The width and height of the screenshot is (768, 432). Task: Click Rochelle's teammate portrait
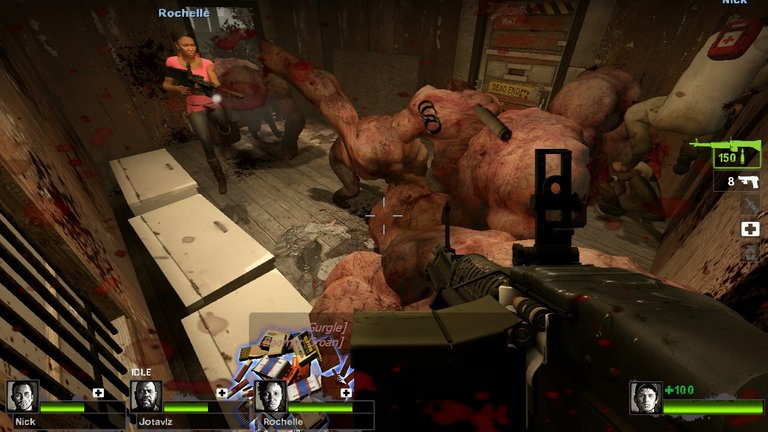[270, 397]
